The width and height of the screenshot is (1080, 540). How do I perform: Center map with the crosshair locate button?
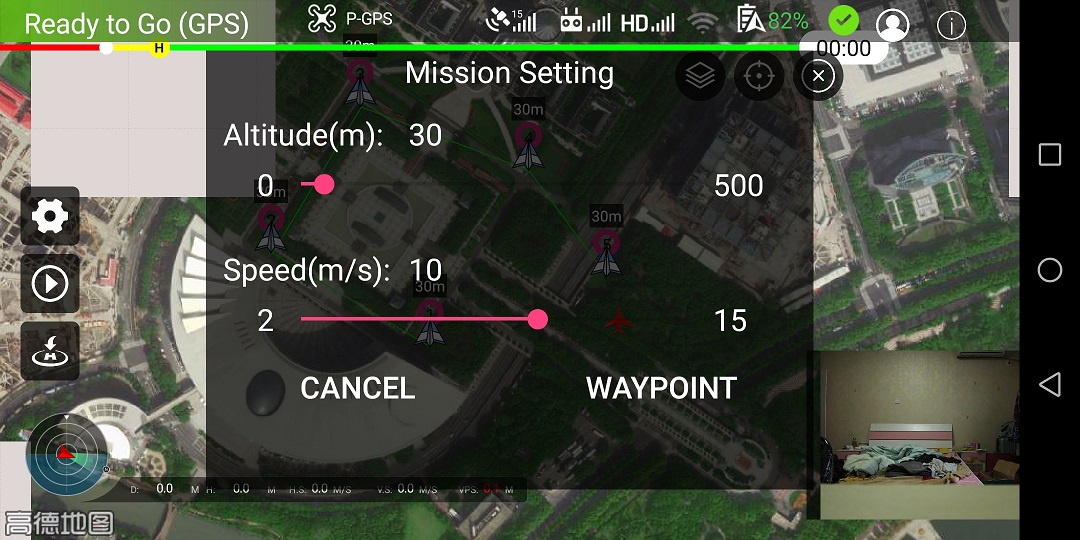tap(759, 76)
